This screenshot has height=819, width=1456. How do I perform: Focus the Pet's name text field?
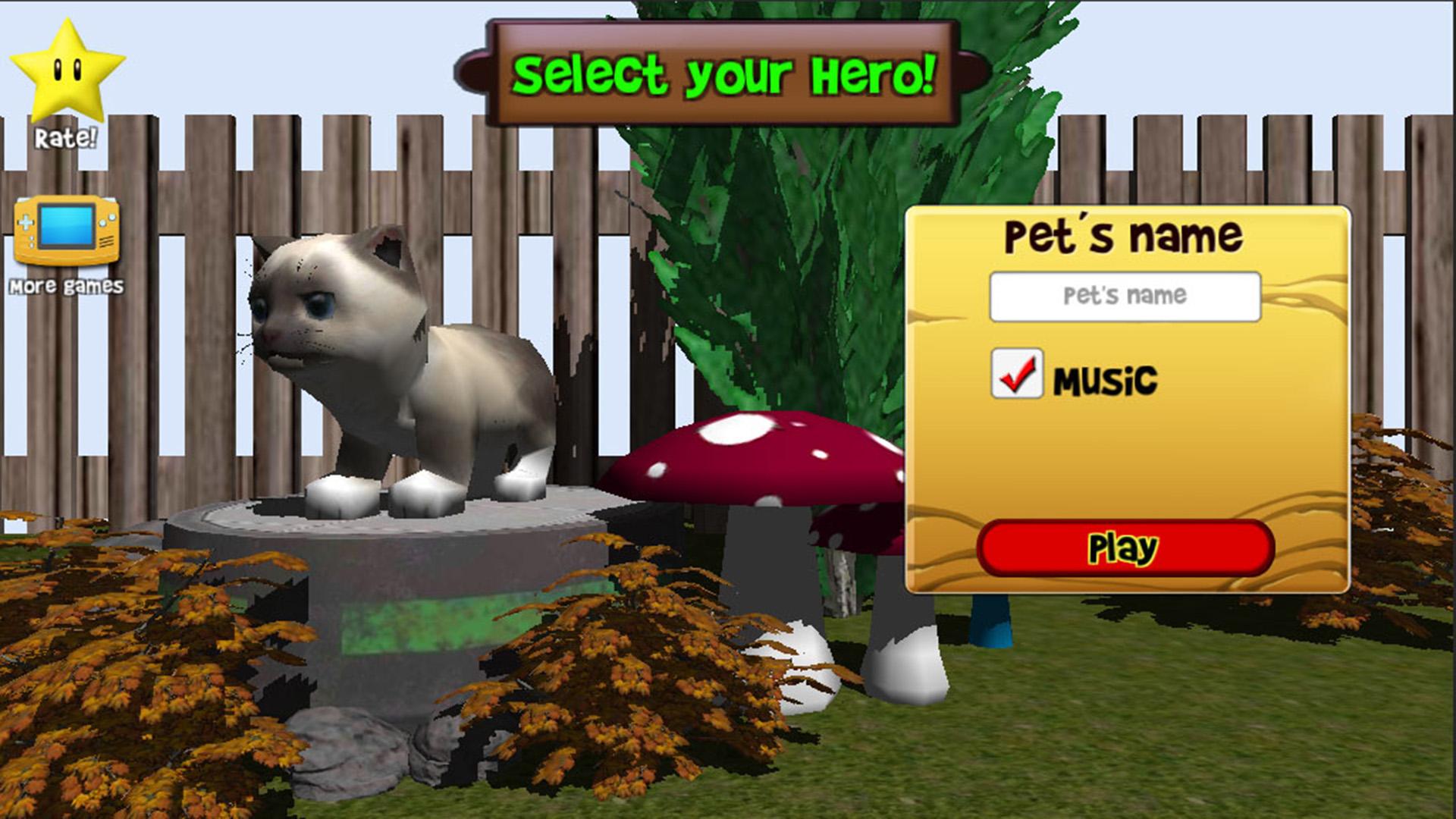(x=1125, y=296)
